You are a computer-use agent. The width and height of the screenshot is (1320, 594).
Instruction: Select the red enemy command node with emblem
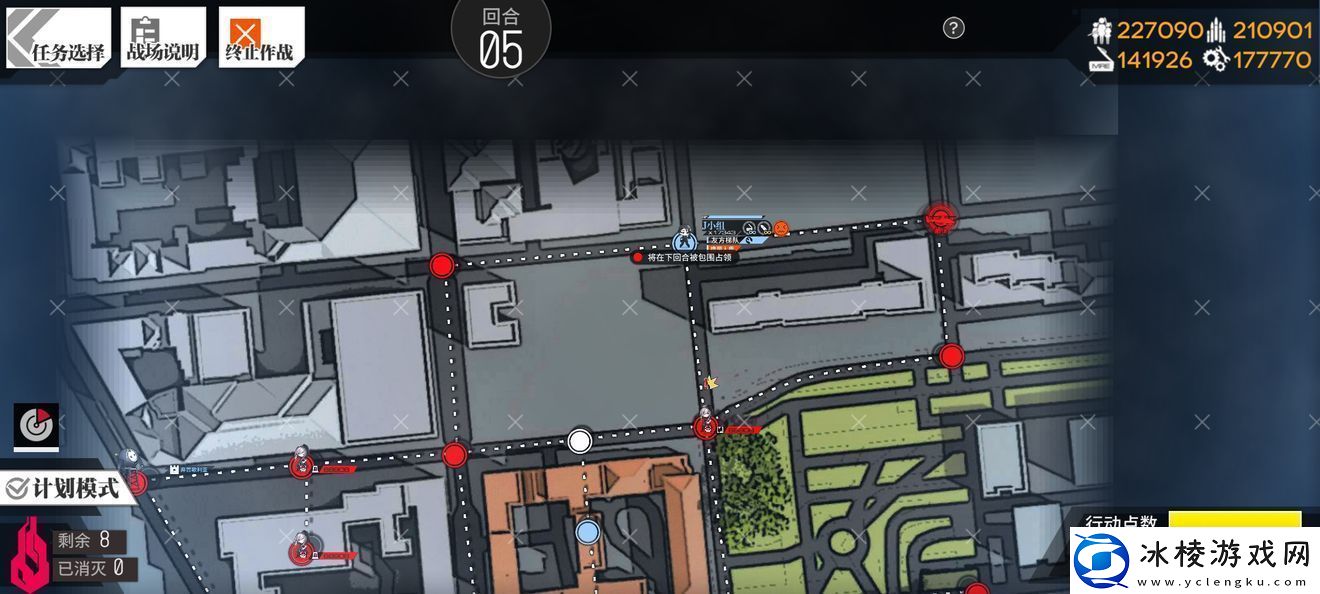coord(940,216)
